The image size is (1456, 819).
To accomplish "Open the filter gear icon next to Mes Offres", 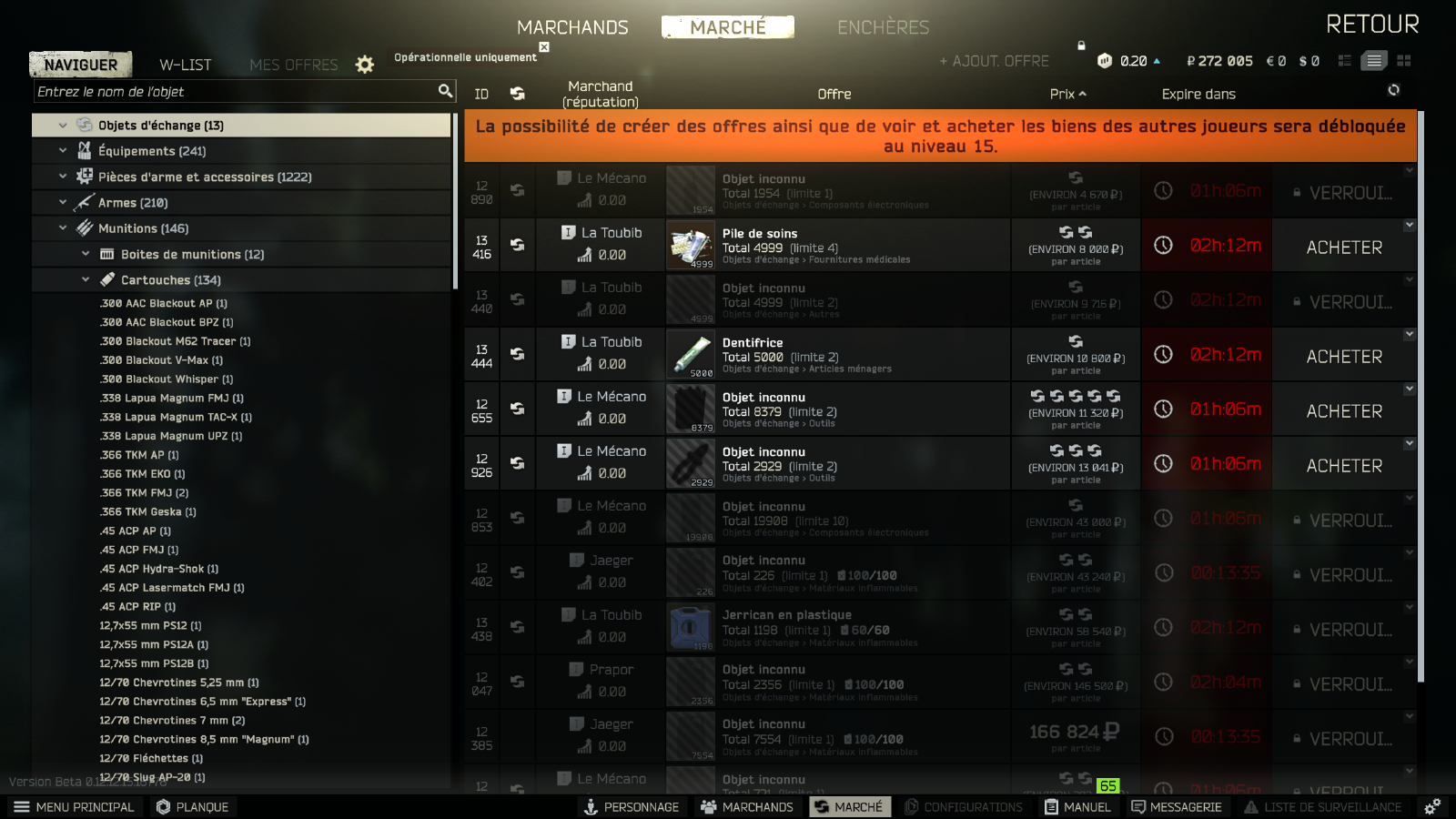I will coord(364,65).
